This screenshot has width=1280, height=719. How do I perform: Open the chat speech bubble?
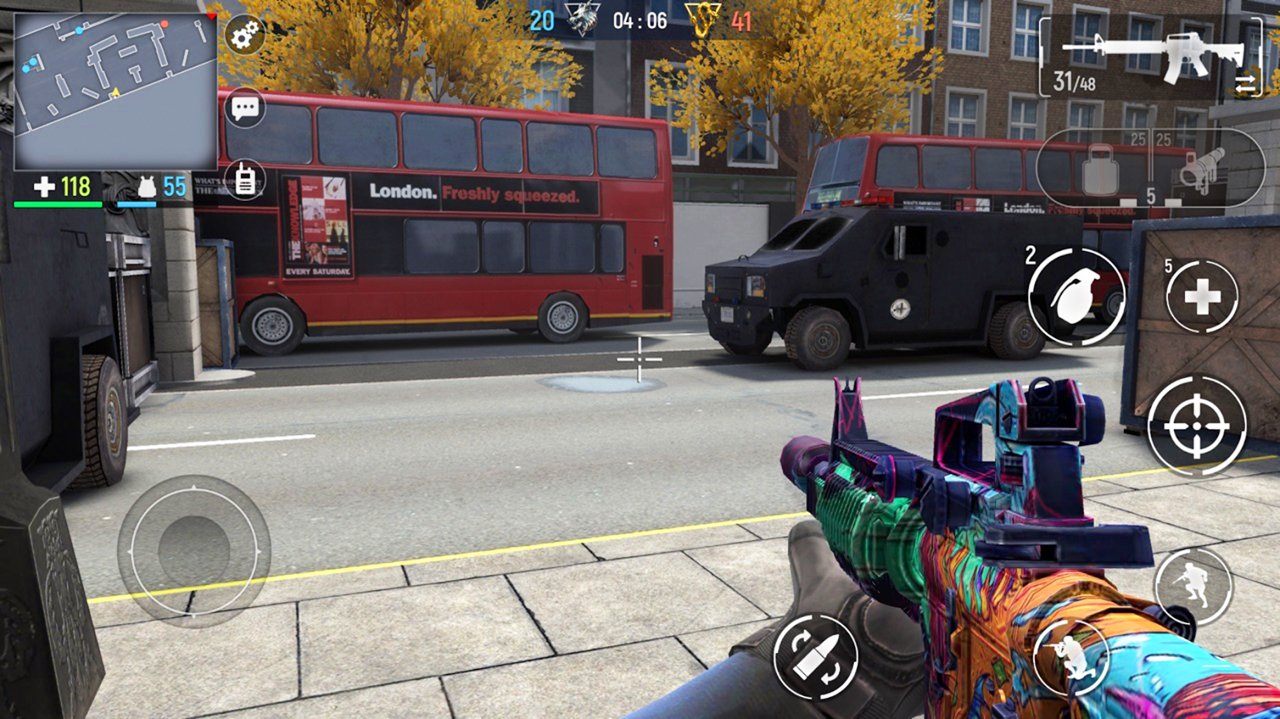coord(245,107)
